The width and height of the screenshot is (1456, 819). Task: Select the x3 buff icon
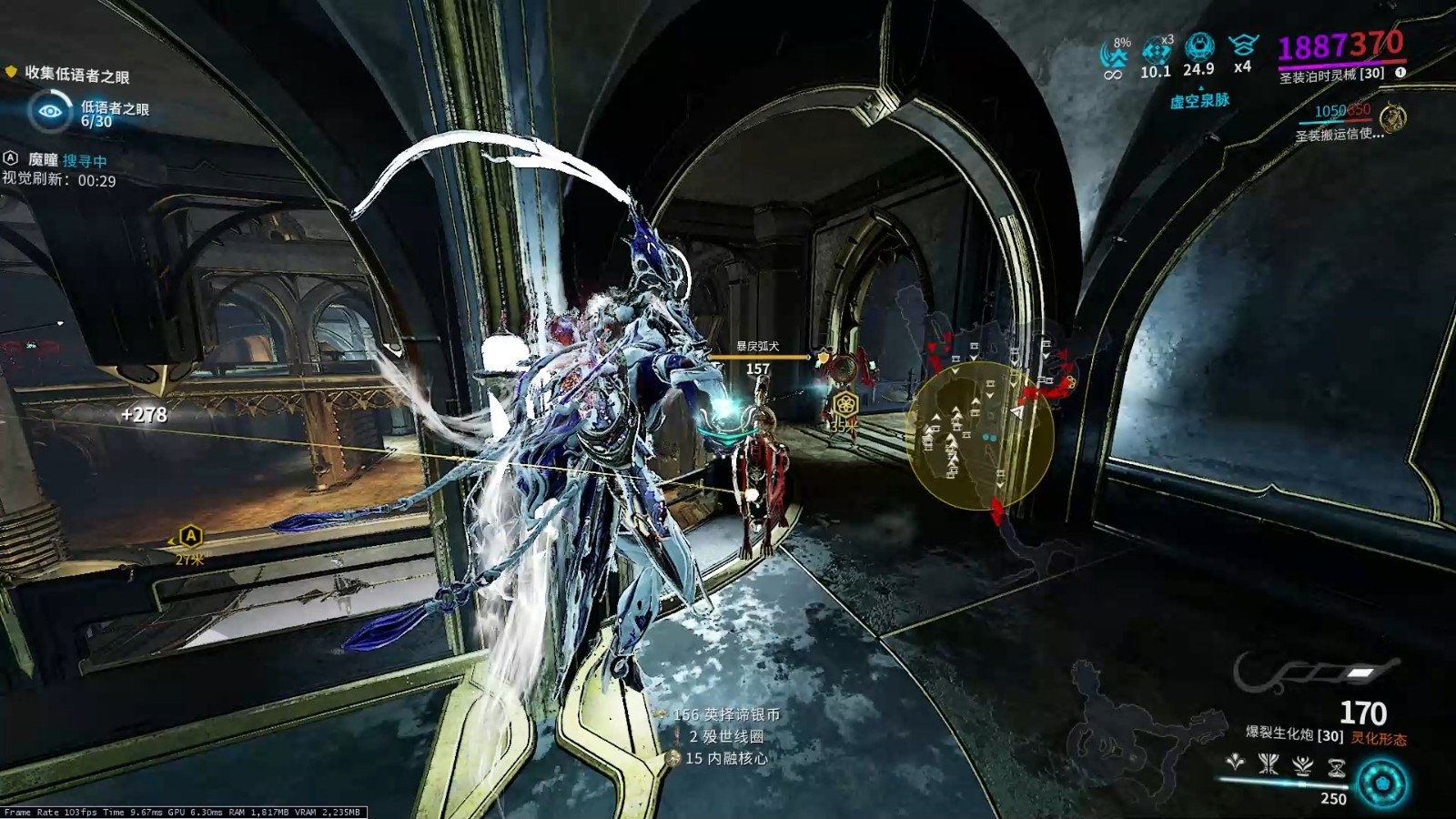point(1157,51)
